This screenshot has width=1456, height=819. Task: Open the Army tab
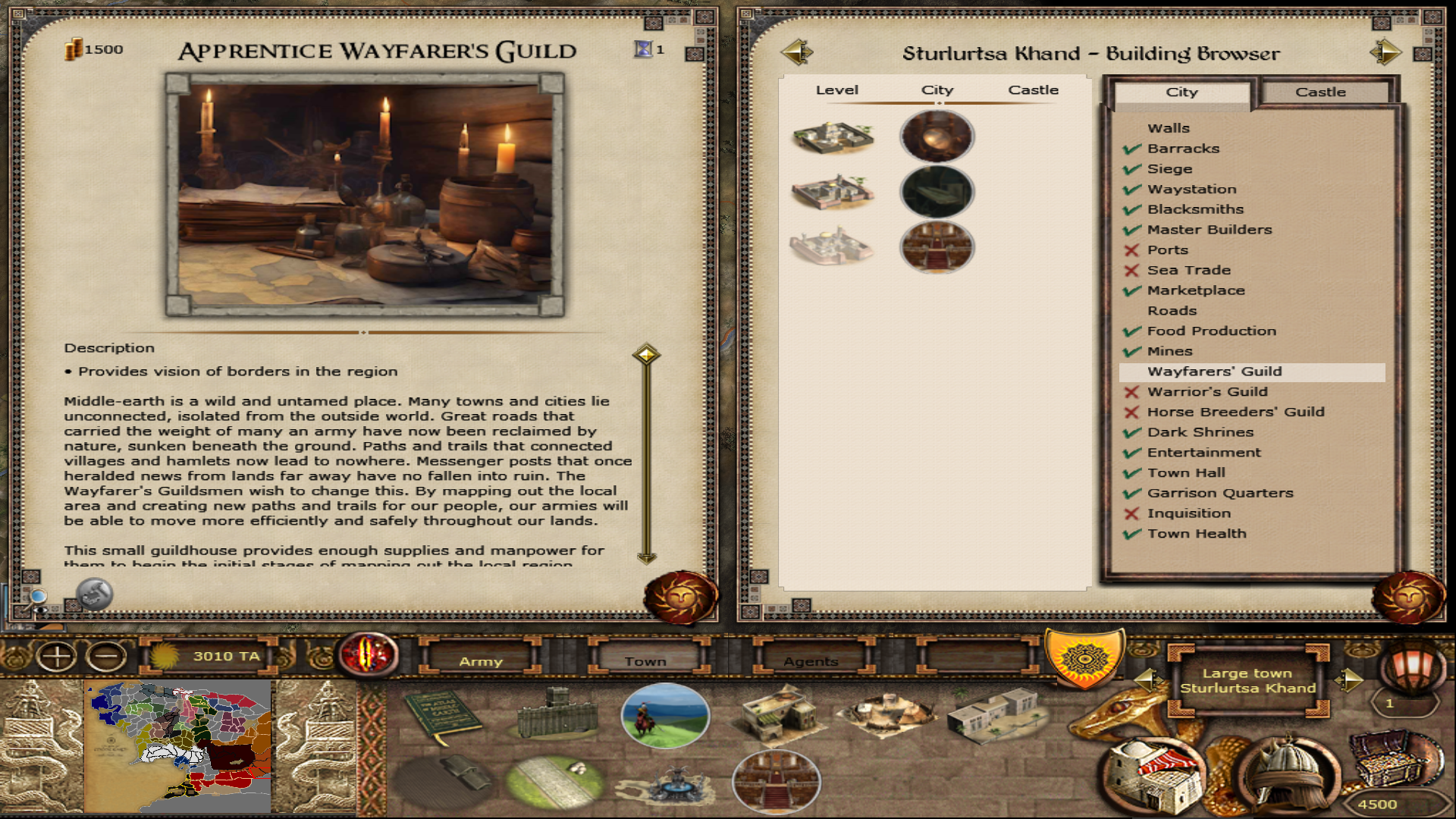[x=481, y=661]
